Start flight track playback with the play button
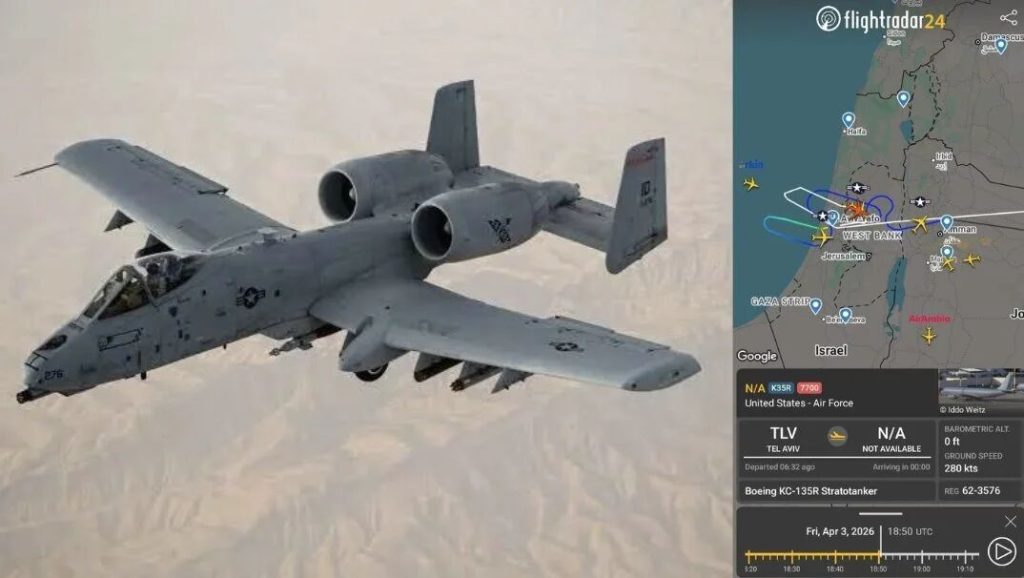 [x=1000, y=551]
